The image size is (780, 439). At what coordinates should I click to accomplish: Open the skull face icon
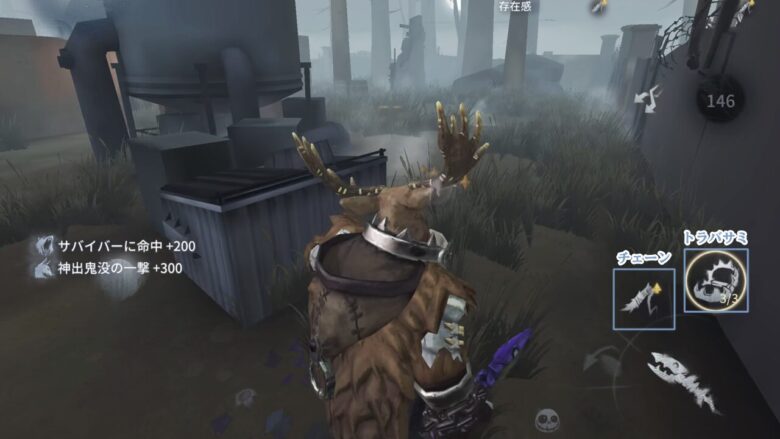pyautogui.click(x=546, y=420)
